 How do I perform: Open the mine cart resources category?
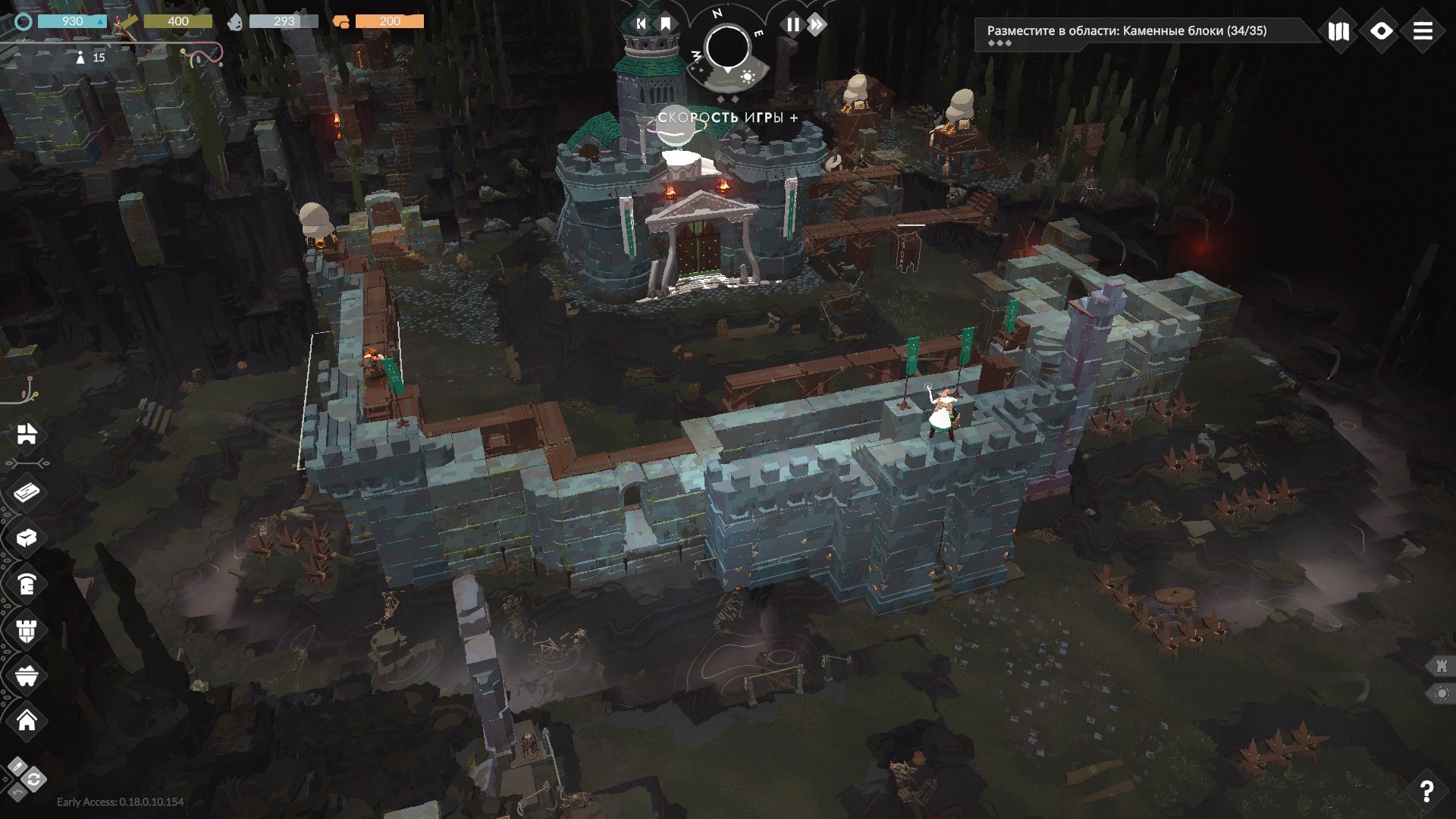pos(27,675)
